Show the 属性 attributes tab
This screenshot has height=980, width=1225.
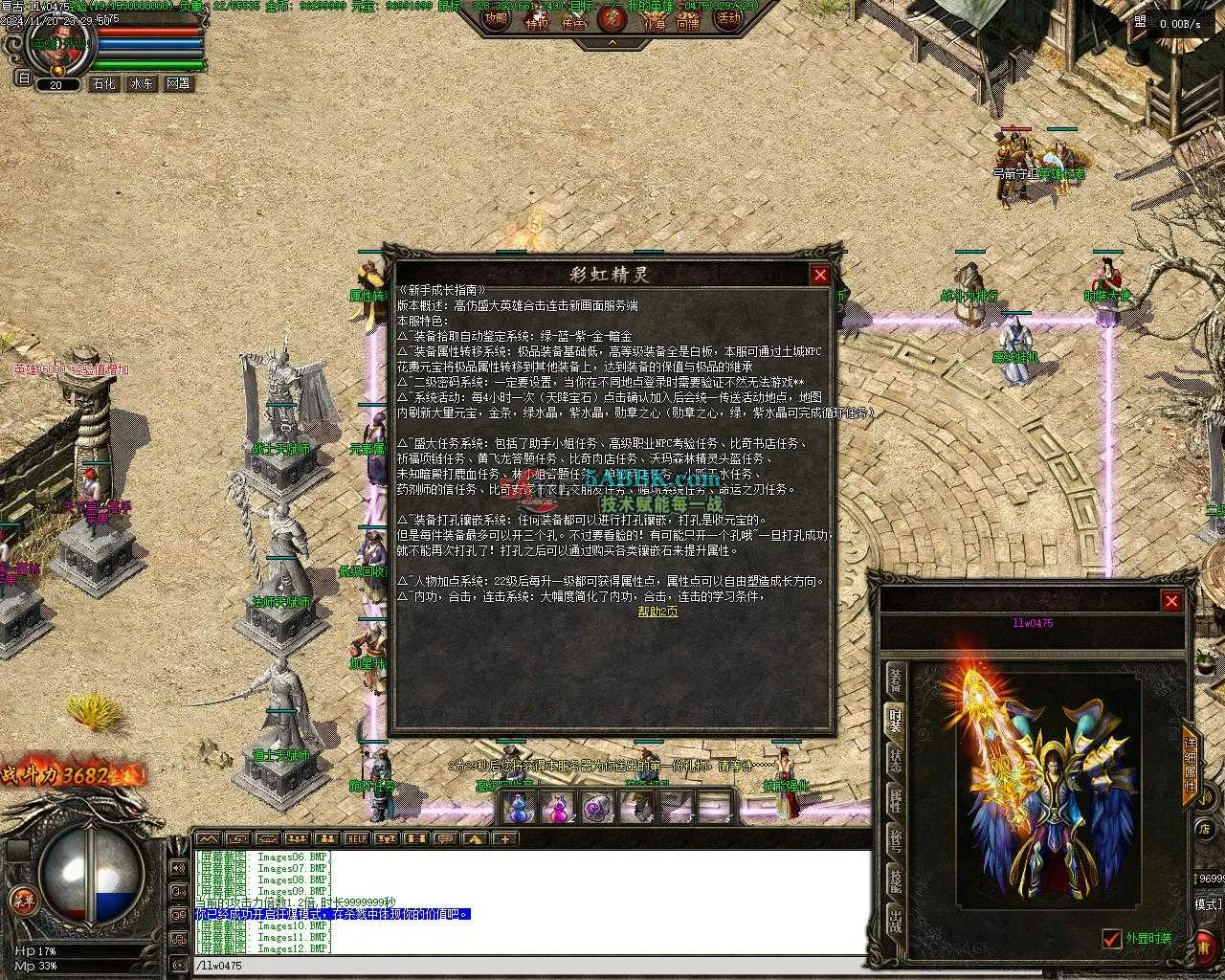point(896,801)
